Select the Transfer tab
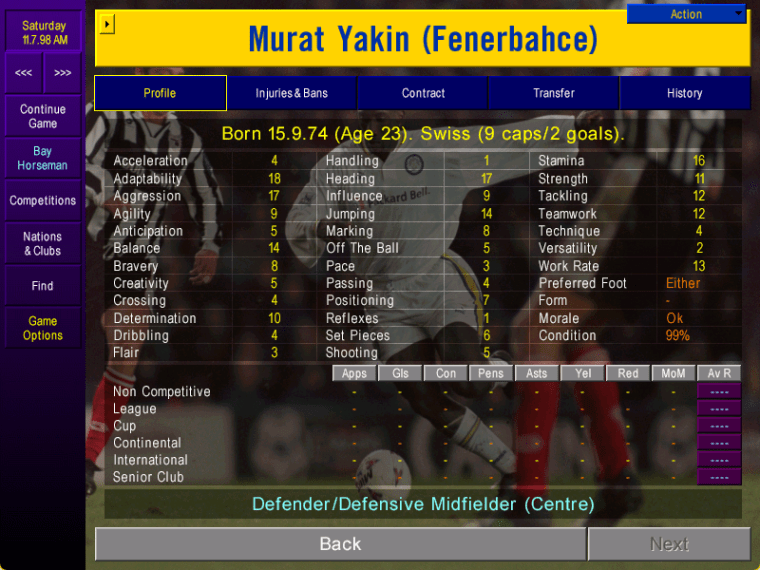 pos(554,93)
